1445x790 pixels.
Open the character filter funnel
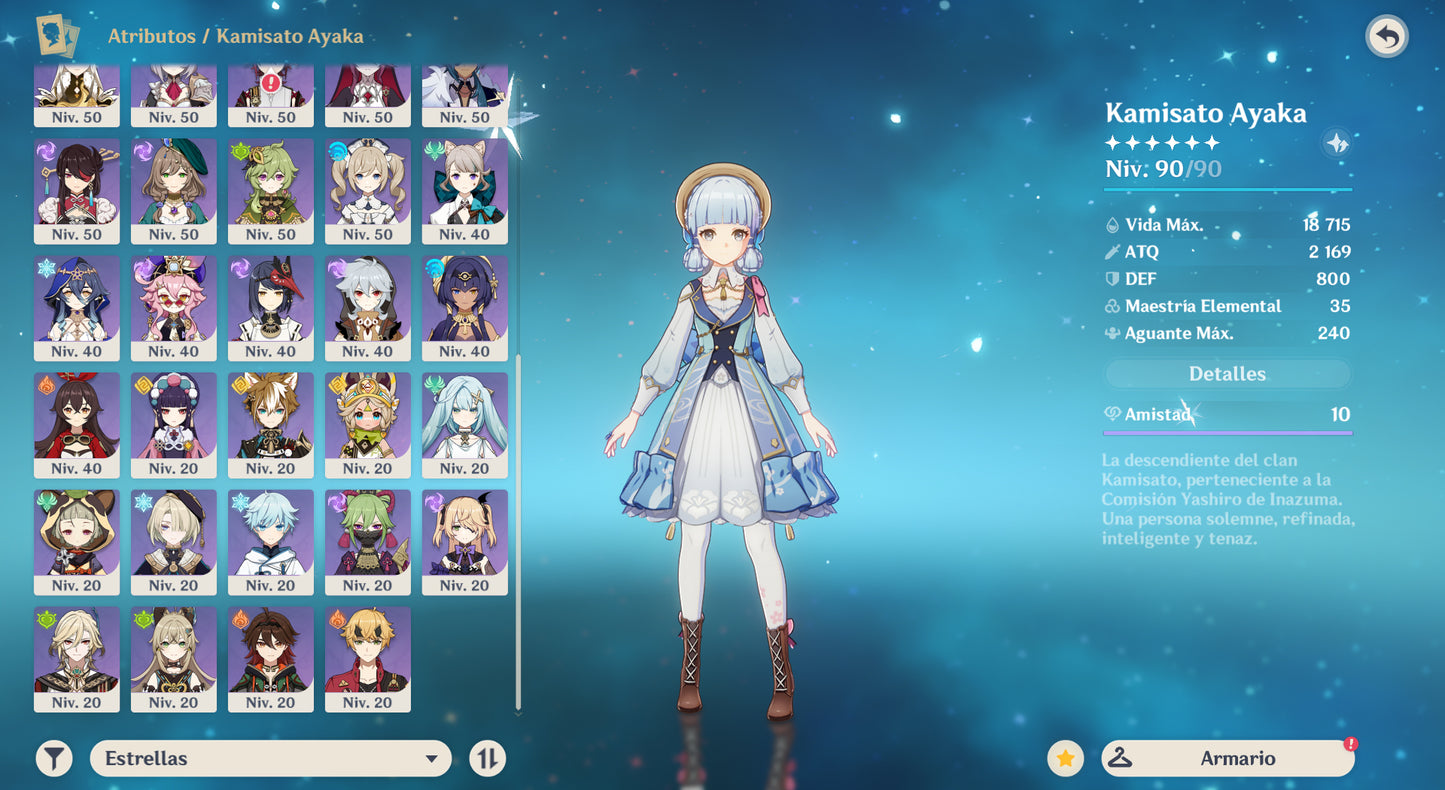pos(54,759)
